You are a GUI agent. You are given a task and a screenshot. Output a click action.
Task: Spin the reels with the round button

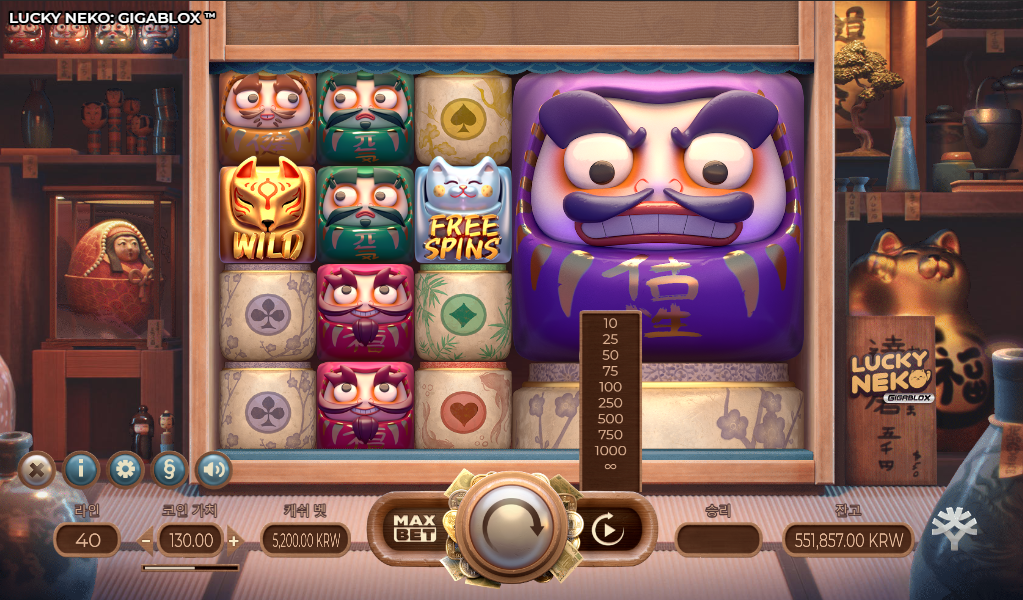tap(511, 526)
